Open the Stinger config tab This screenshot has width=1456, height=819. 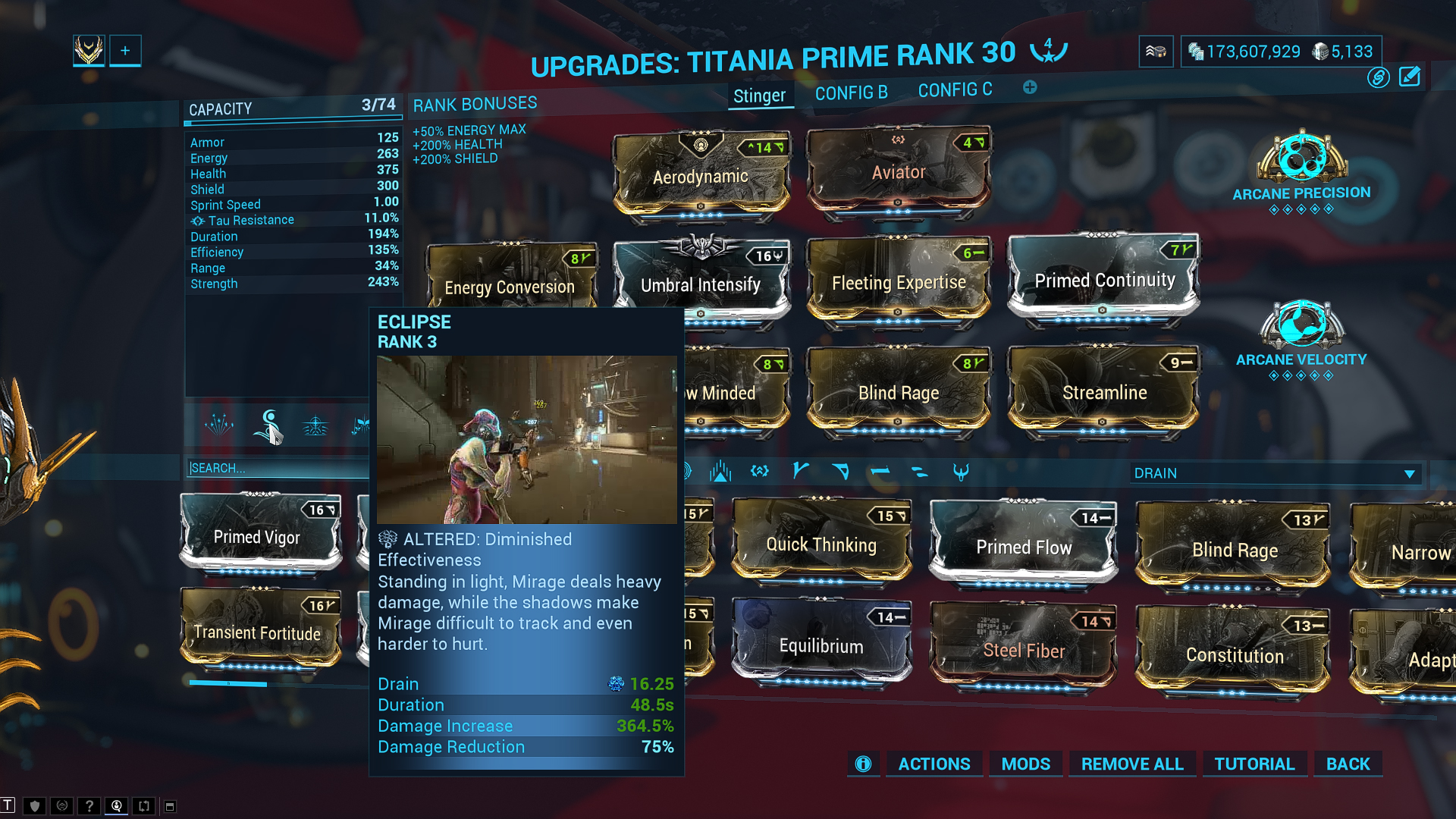(759, 96)
